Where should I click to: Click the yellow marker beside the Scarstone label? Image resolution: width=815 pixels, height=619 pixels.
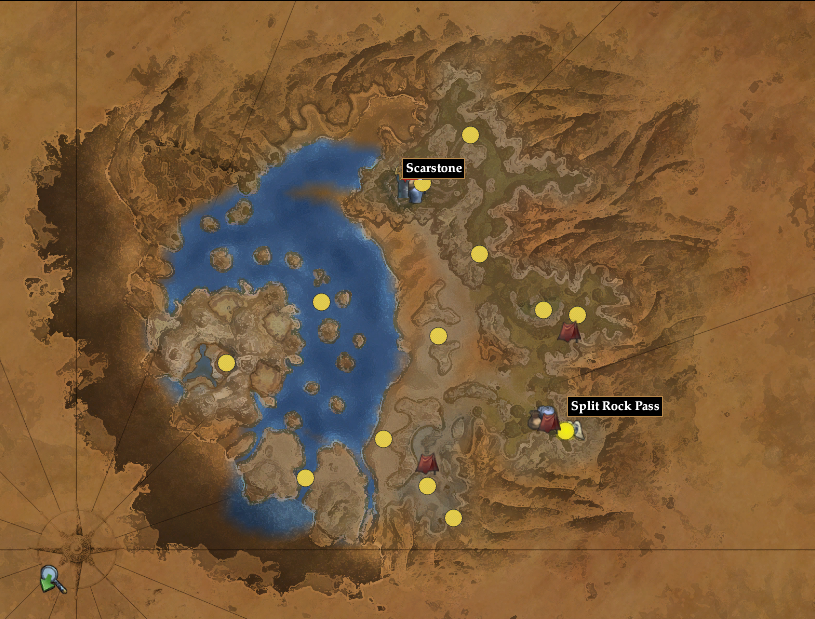(423, 184)
